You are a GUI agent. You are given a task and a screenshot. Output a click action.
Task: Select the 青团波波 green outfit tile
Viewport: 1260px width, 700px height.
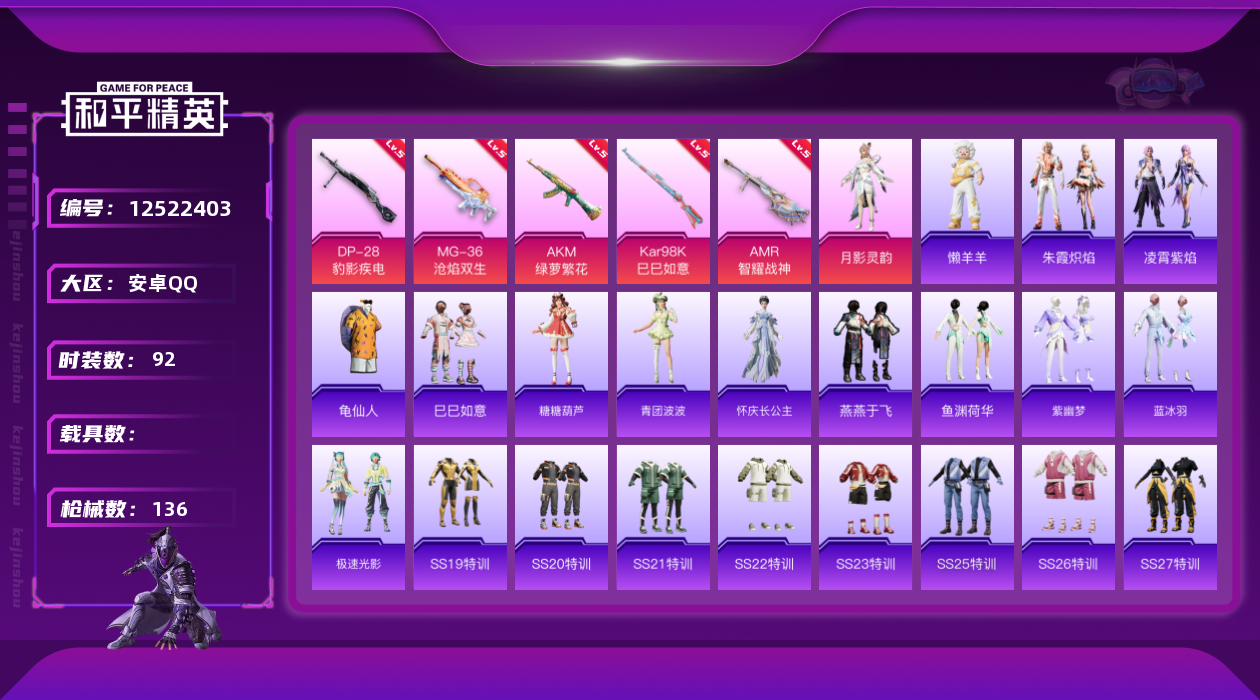[663, 364]
